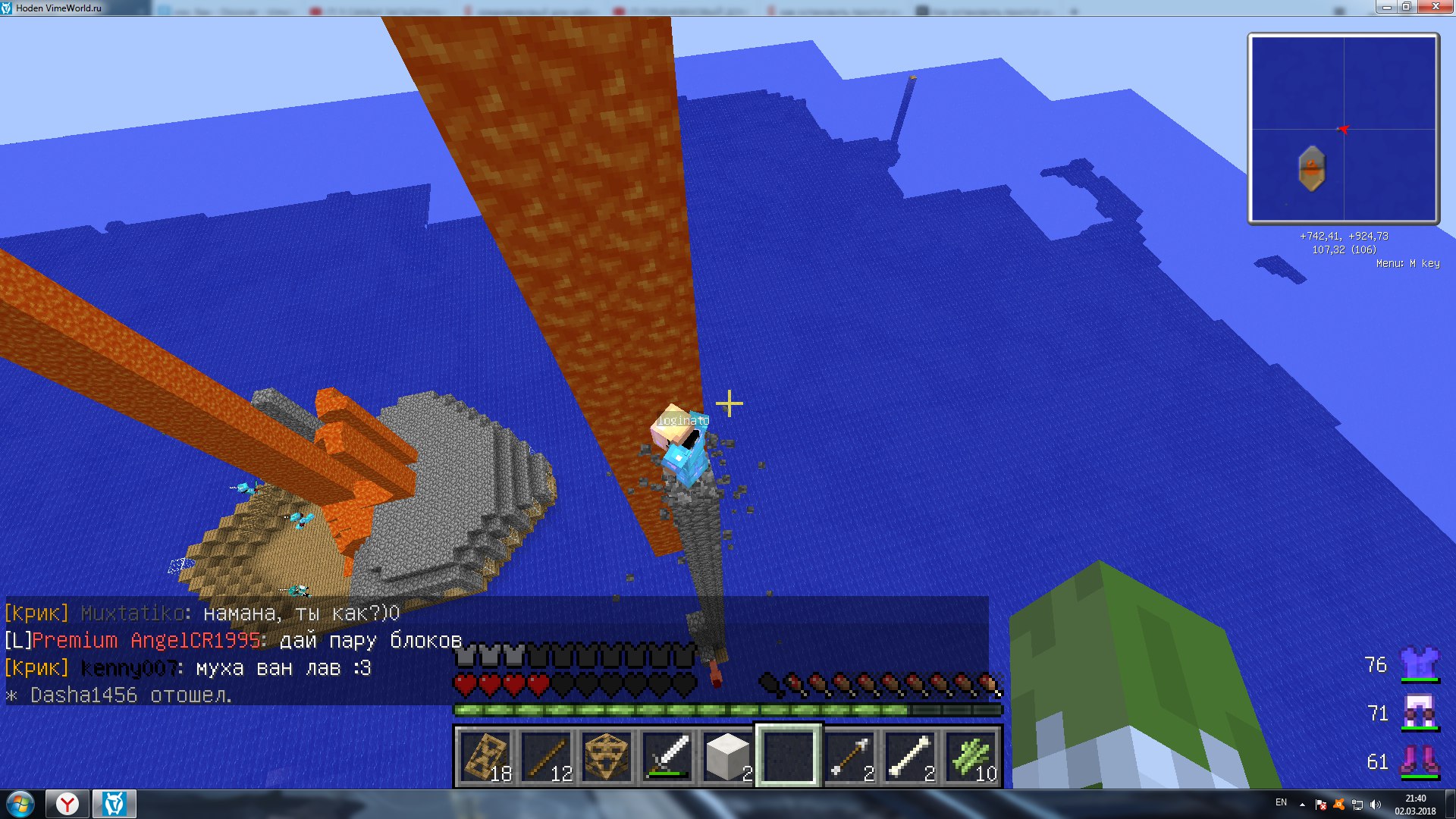Screen dimensions: 1456x819
Task: Choose the sugar cane hotbar slot
Action: 971,757
